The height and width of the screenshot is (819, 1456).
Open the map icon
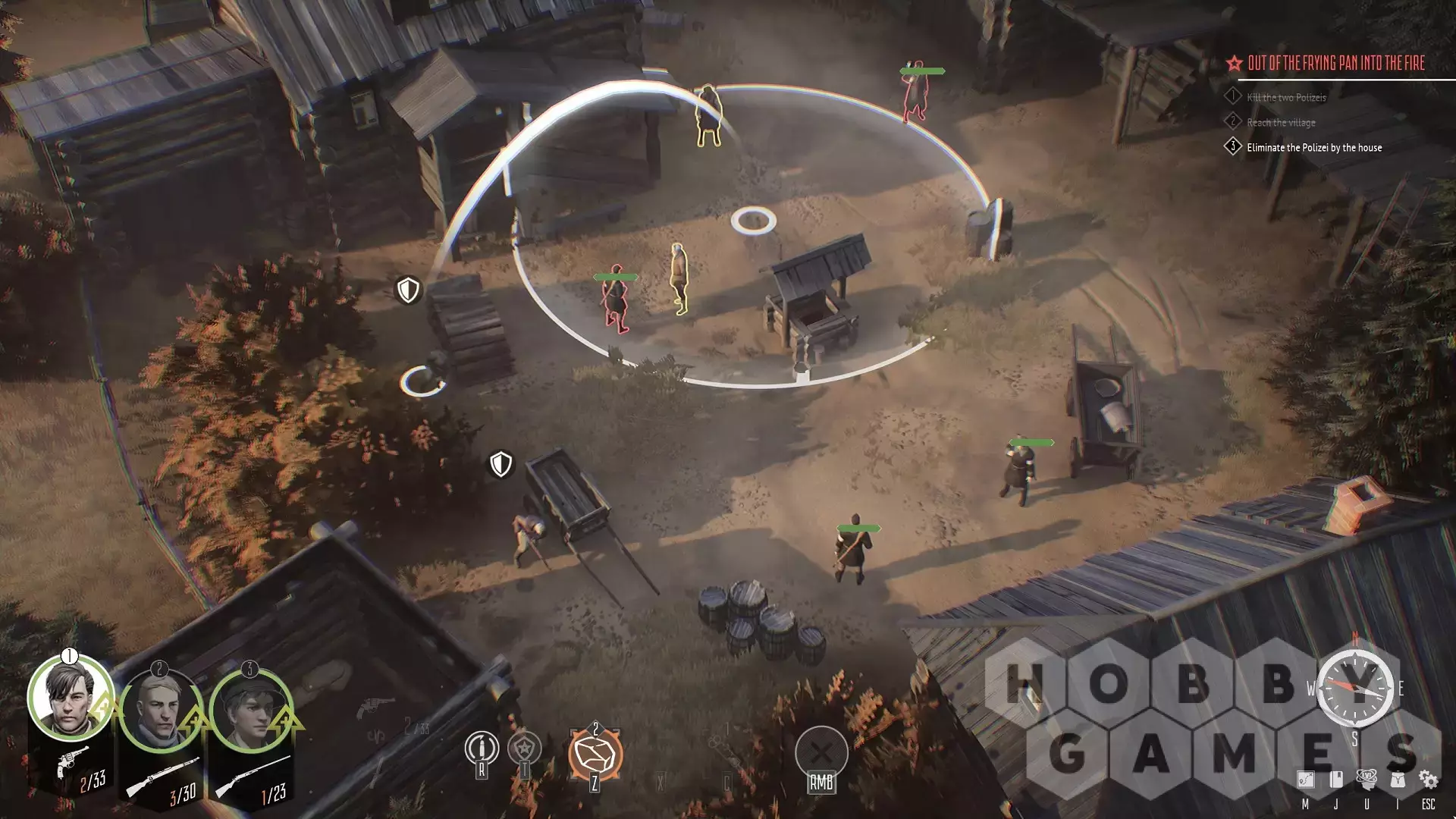(1305, 780)
